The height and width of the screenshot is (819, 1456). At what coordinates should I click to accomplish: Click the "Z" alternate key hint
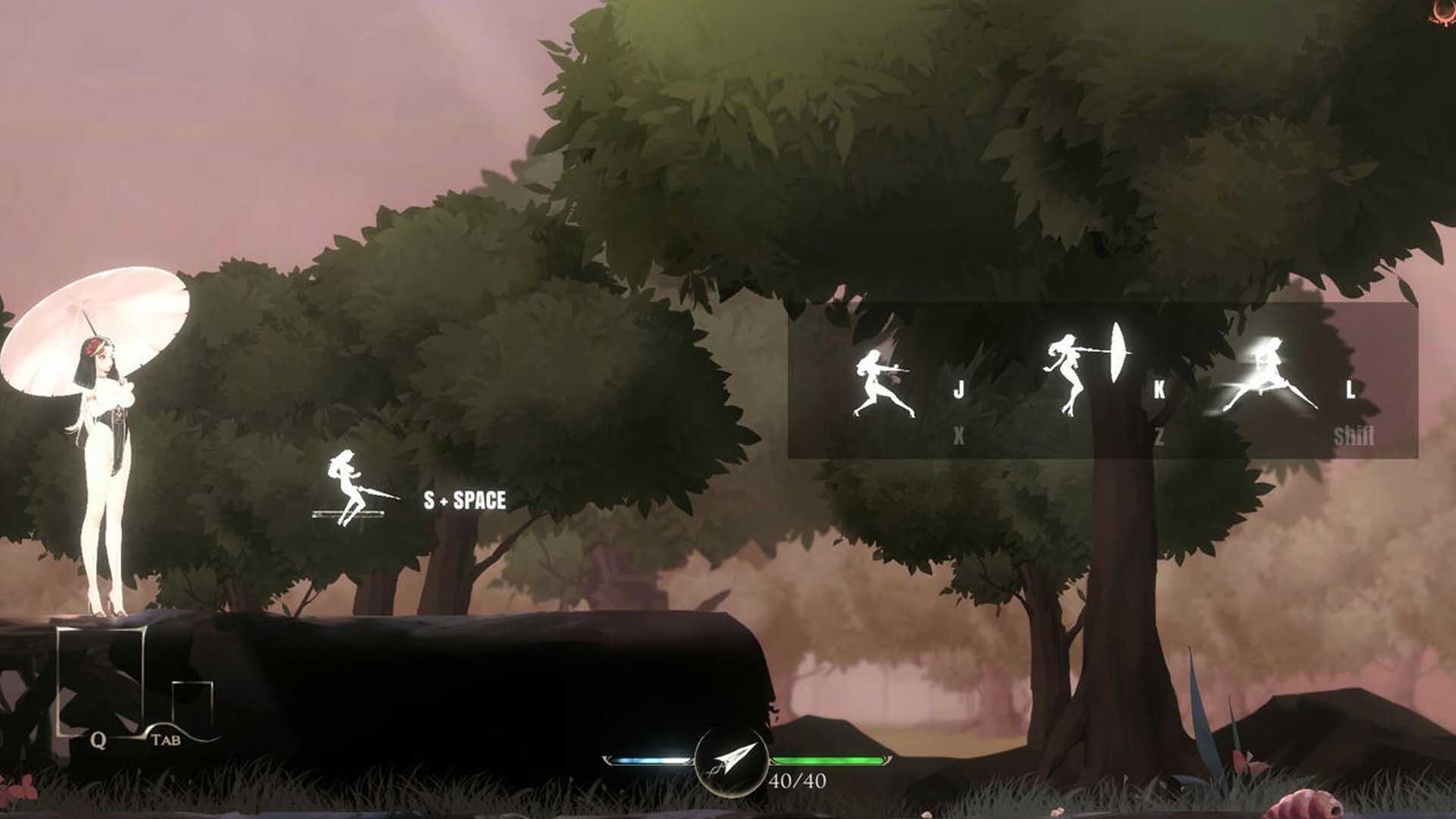click(1158, 436)
